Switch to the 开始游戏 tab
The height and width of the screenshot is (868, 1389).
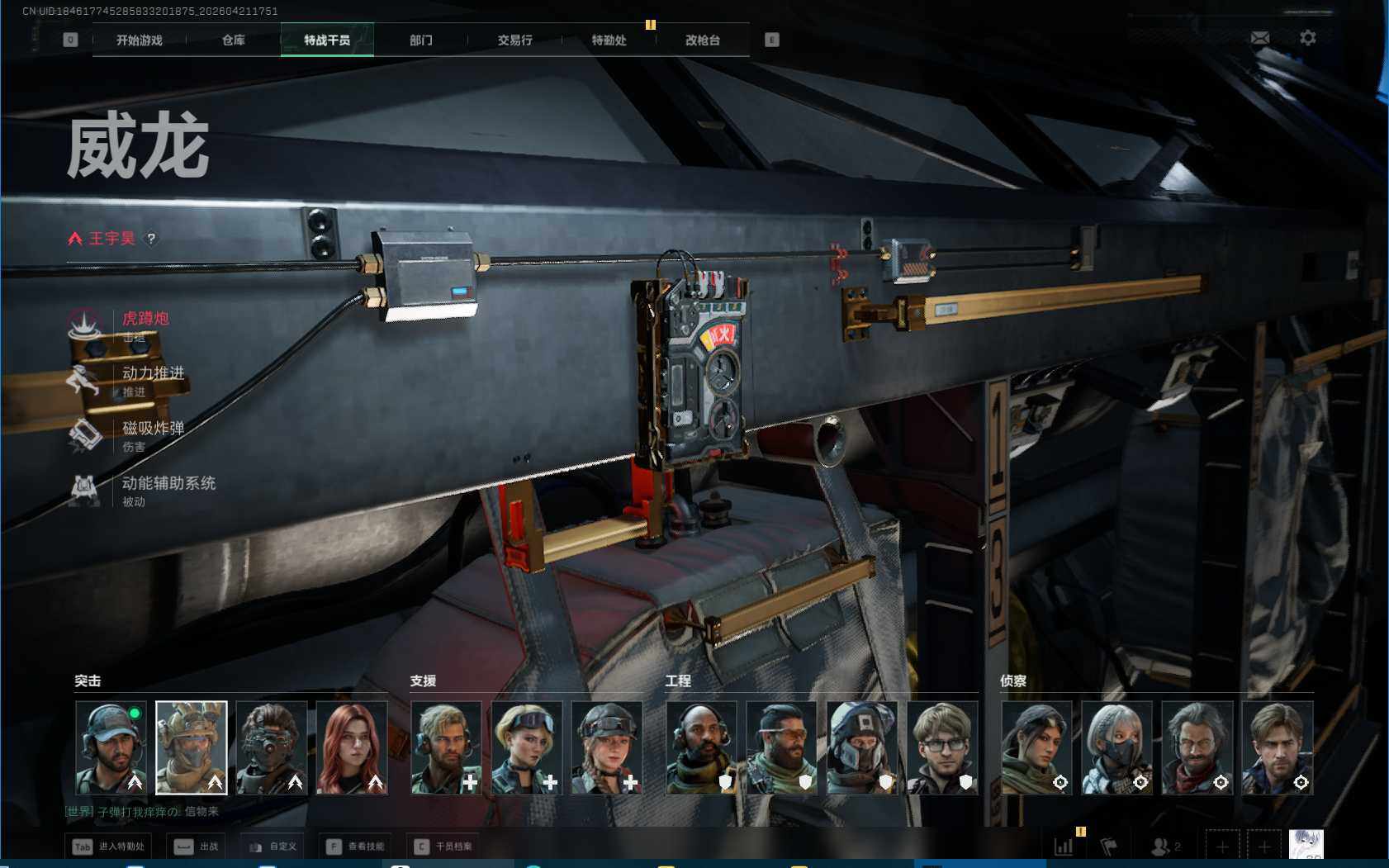click(x=140, y=40)
